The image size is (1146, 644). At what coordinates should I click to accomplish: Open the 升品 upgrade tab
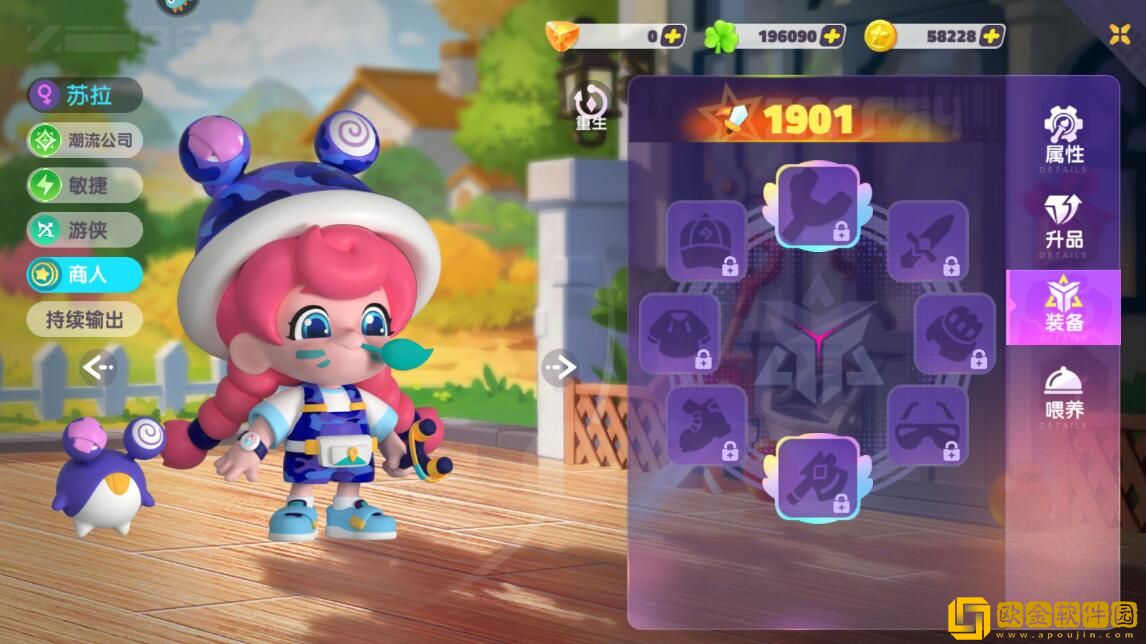(1064, 222)
